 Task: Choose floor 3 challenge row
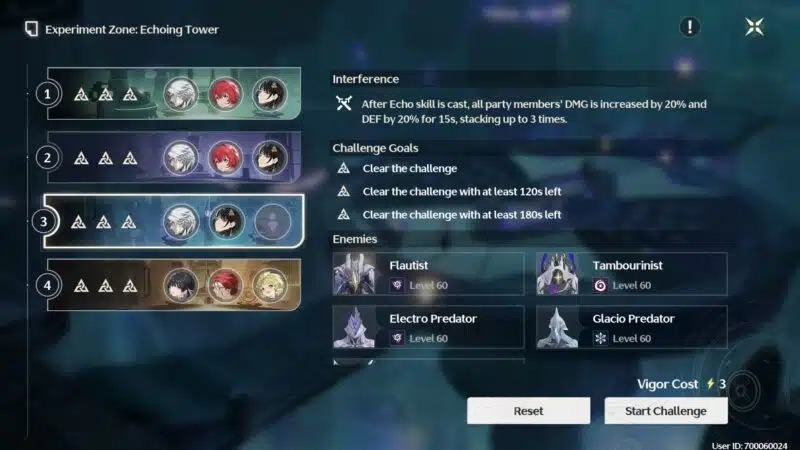tap(174, 221)
